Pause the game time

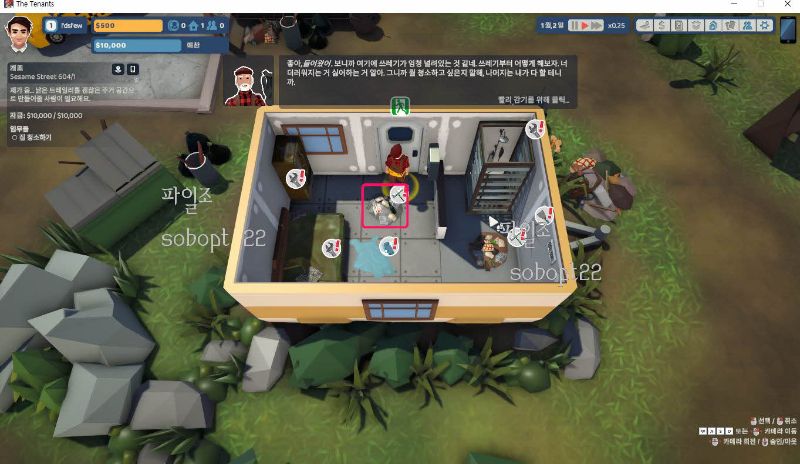(574, 25)
